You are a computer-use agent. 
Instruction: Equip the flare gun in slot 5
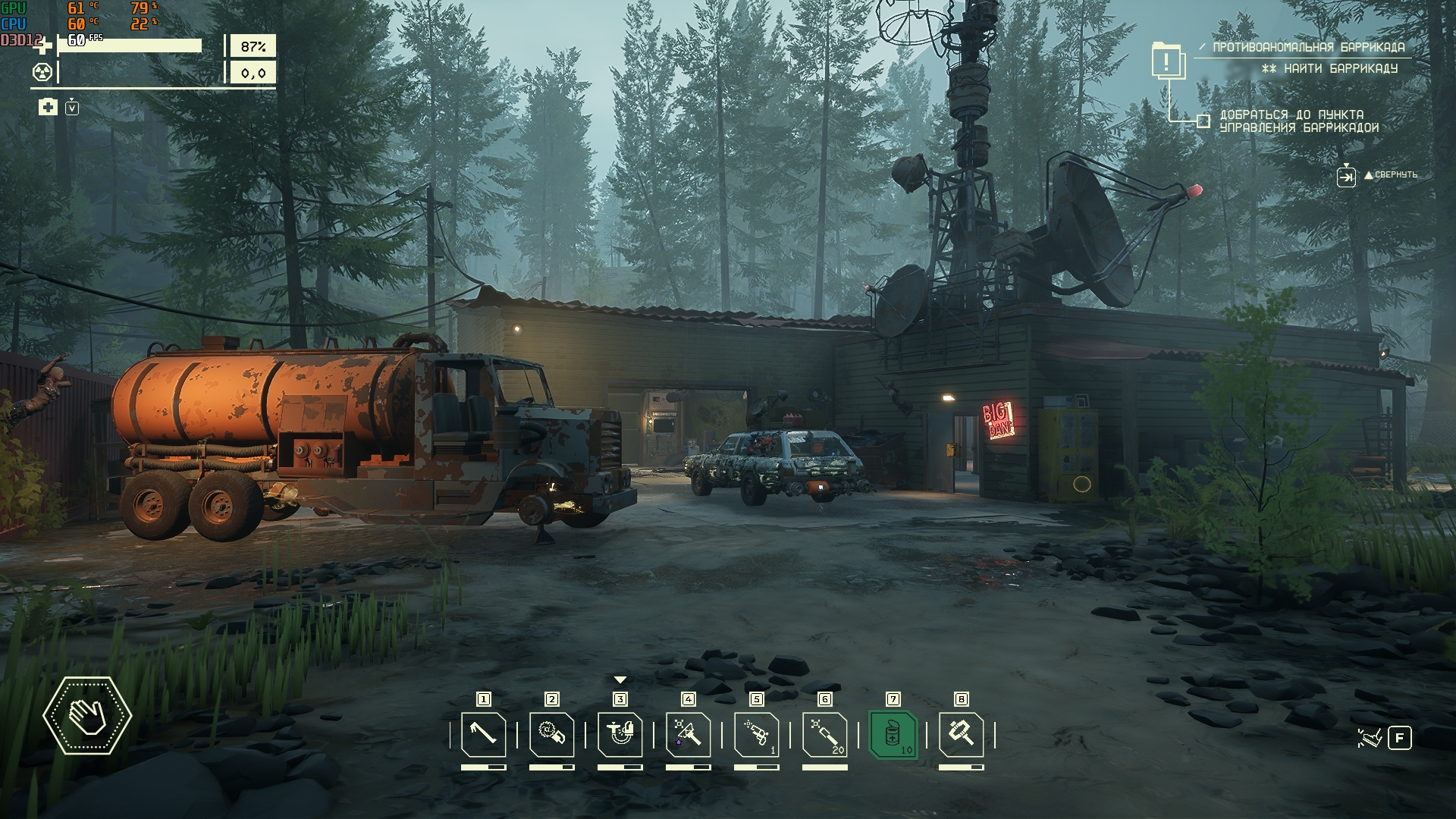pyautogui.click(x=757, y=734)
